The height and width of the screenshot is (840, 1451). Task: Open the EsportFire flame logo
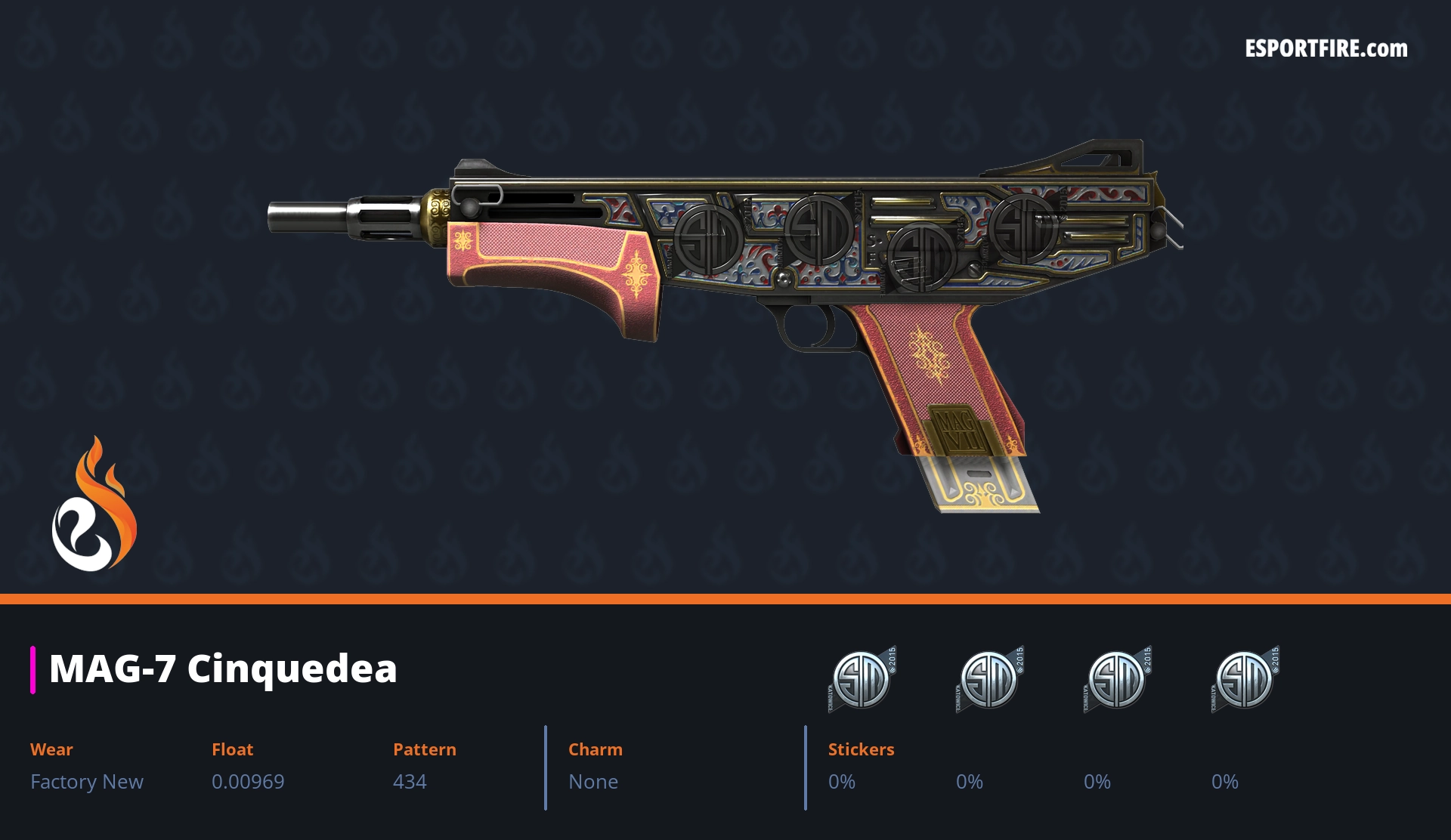[94, 505]
